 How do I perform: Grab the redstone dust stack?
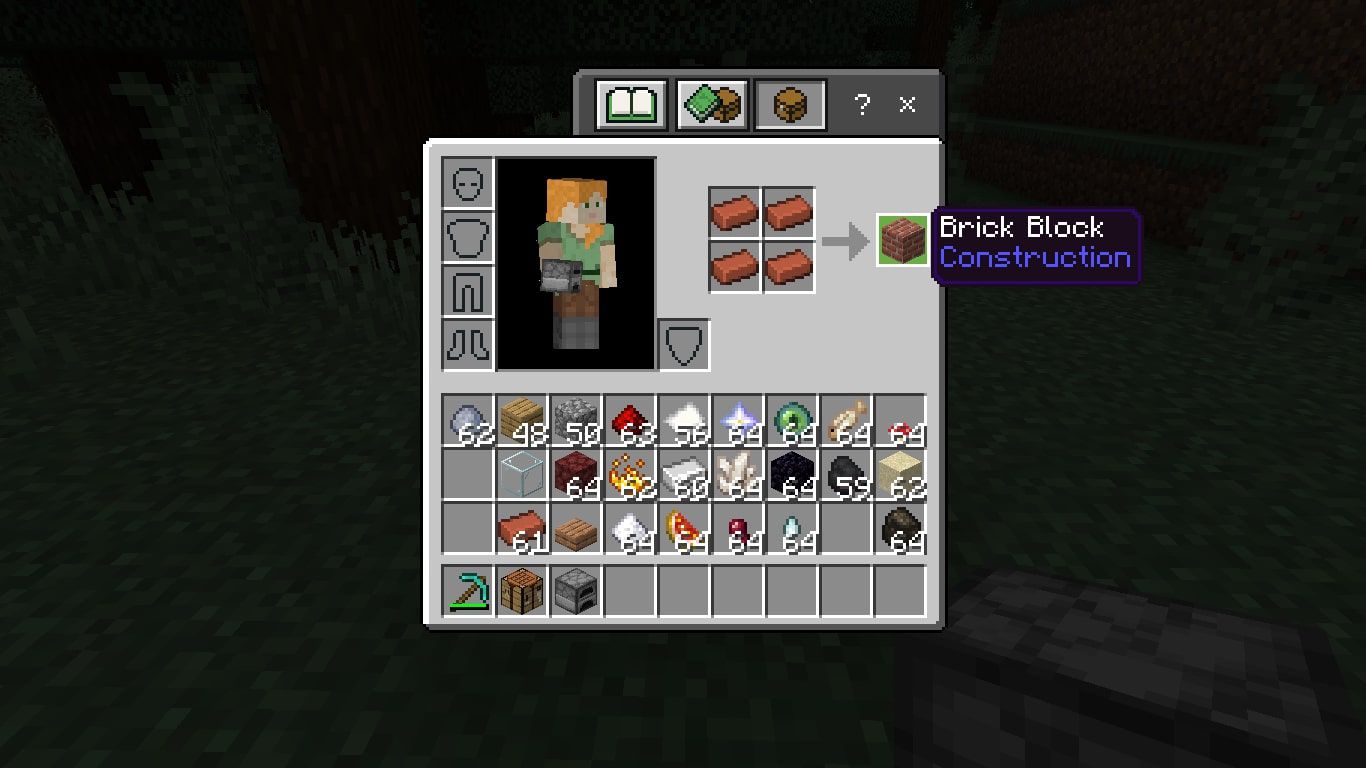pyautogui.click(x=629, y=420)
